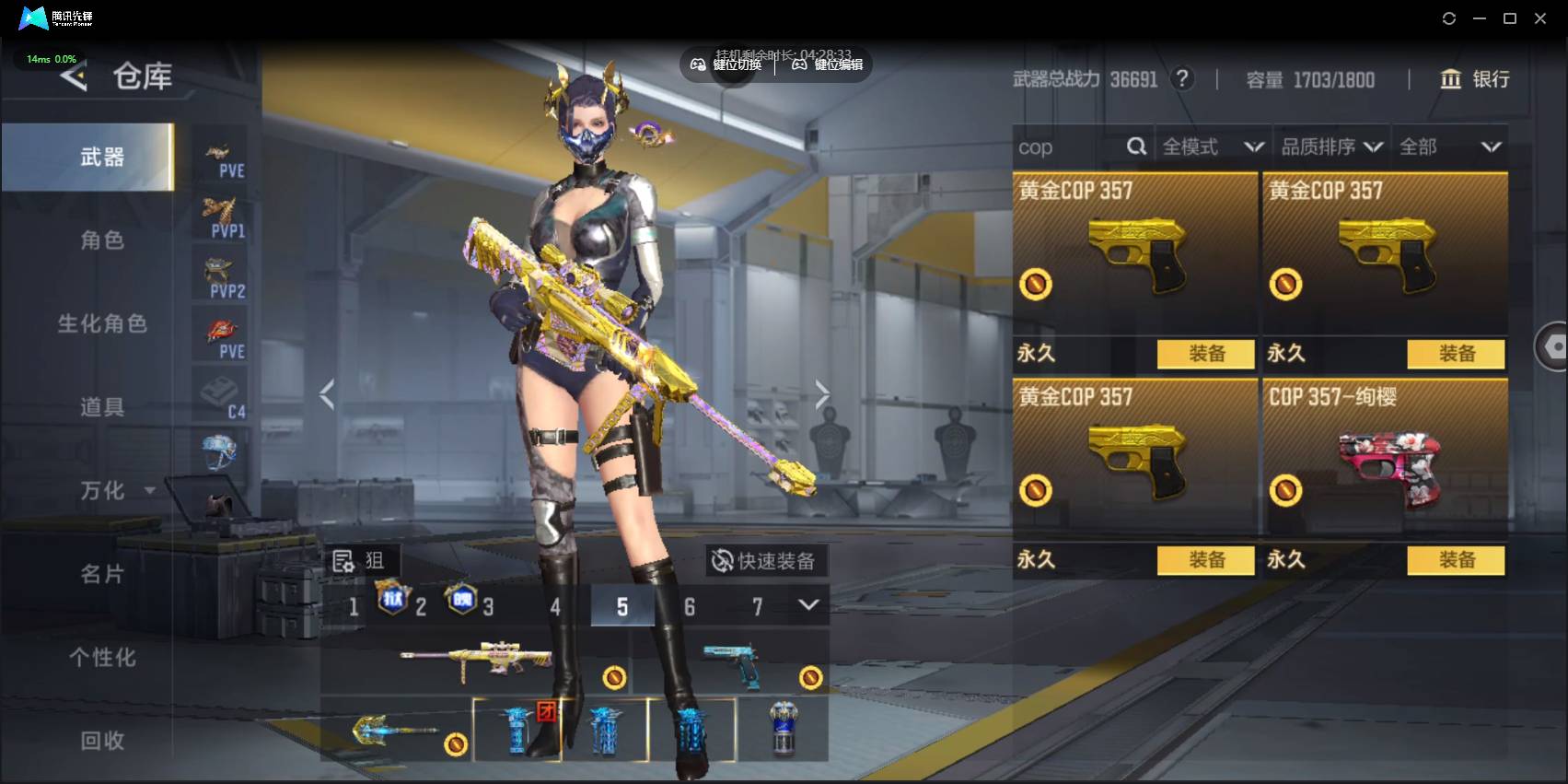Select the equipped gold sniper rifle slot
The height and width of the screenshot is (784, 1568).
pyautogui.click(x=476, y=660)
